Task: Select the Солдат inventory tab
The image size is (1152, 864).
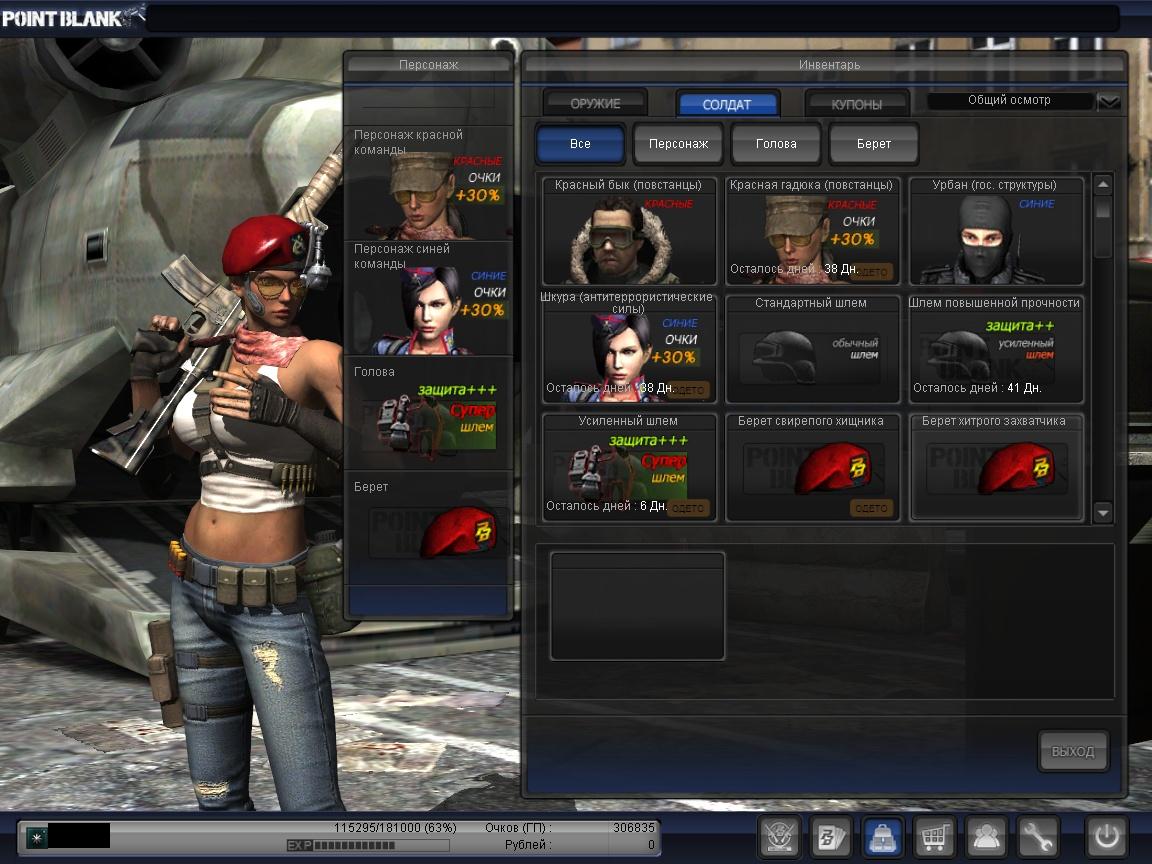Action: (727, 104)
